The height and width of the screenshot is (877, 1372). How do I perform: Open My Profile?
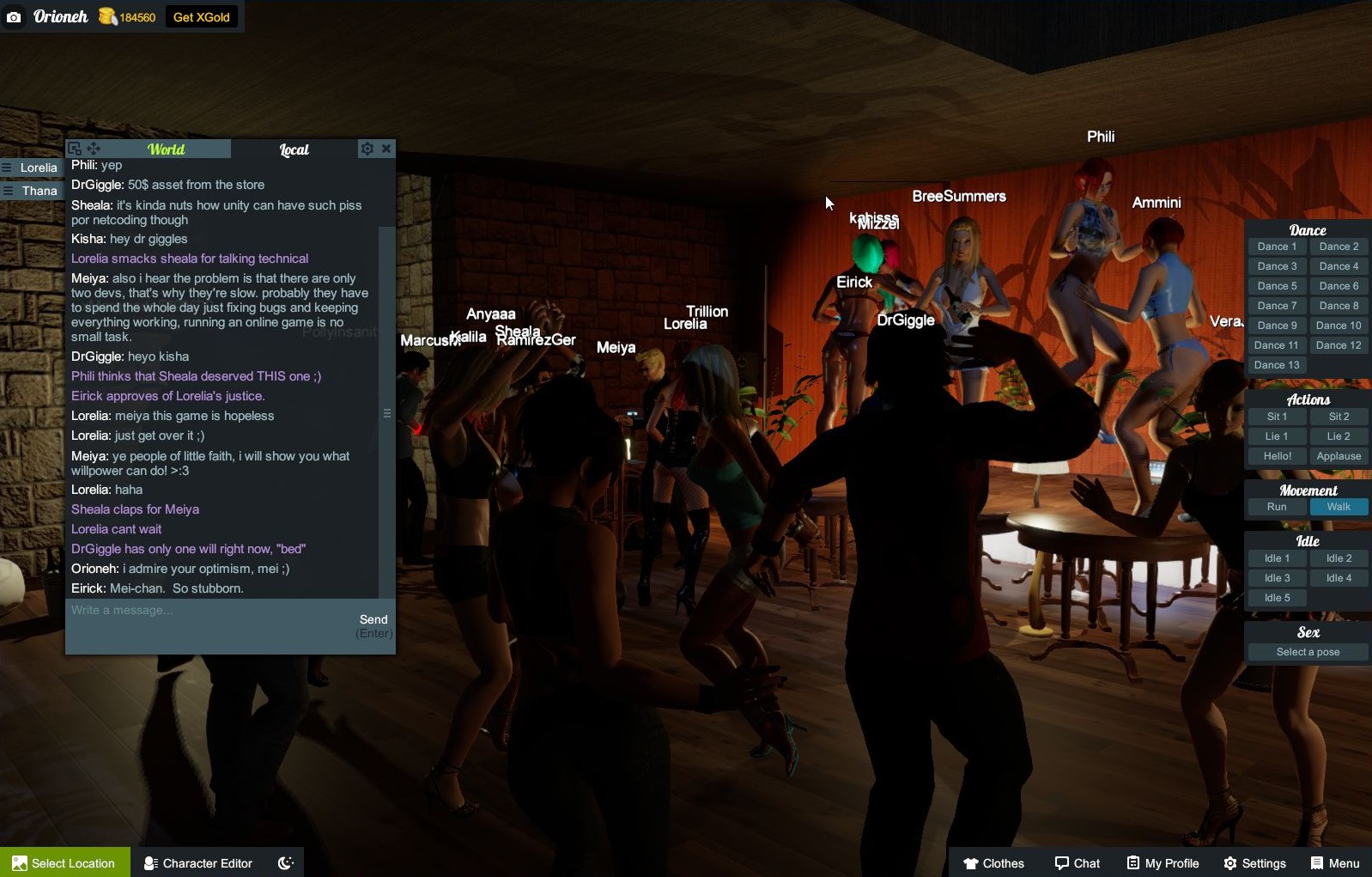tap(1162, 862)
